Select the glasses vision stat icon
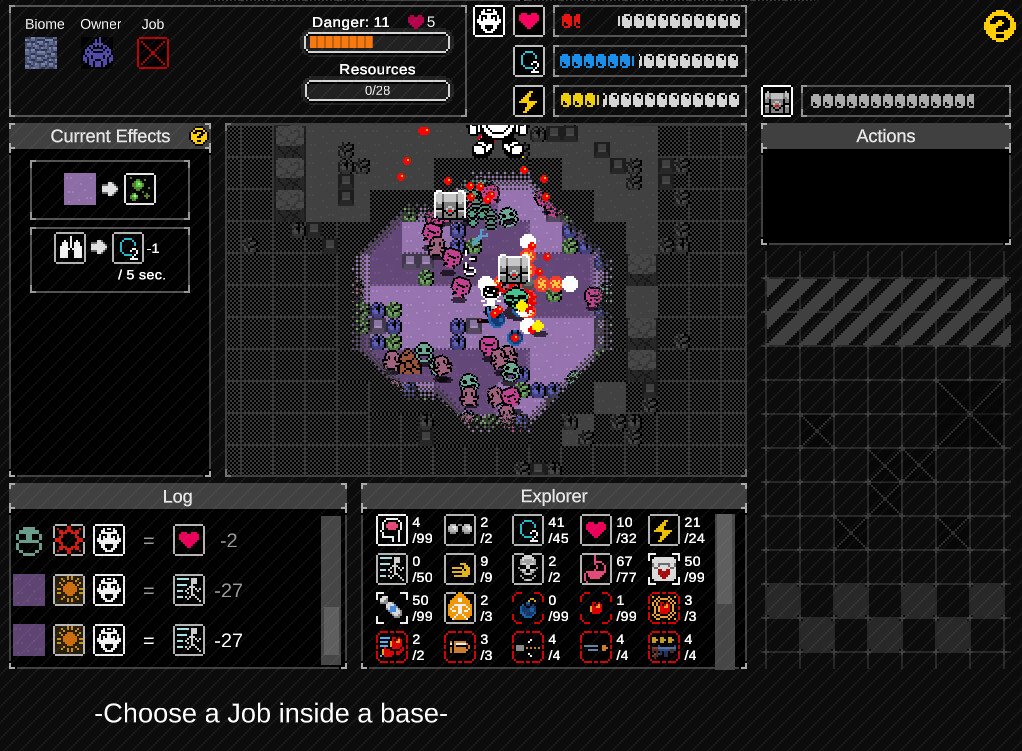Viewport: 1022px width, 751px height. [x=459, y=529]
